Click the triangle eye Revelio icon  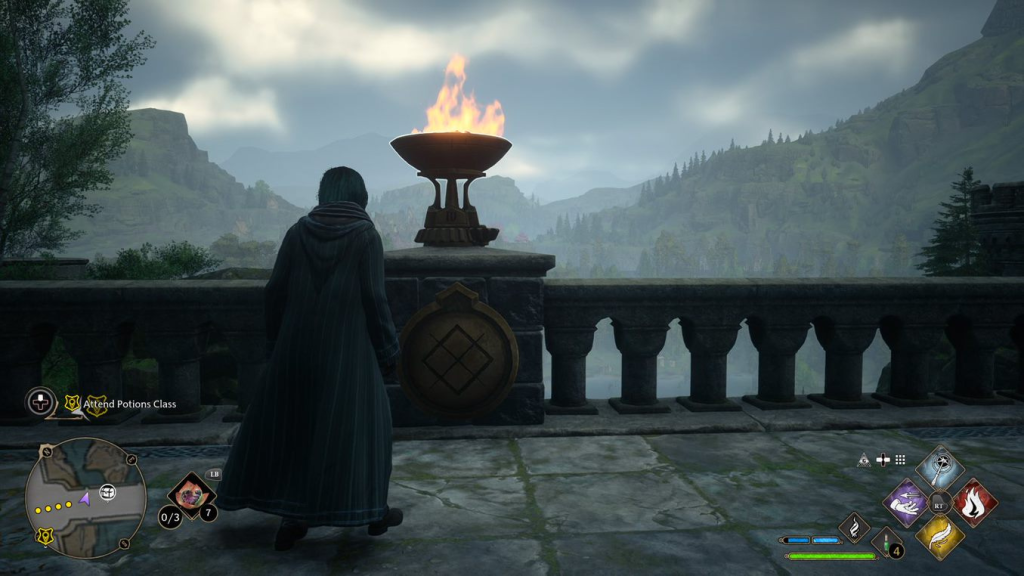click(x=863, y=460)
